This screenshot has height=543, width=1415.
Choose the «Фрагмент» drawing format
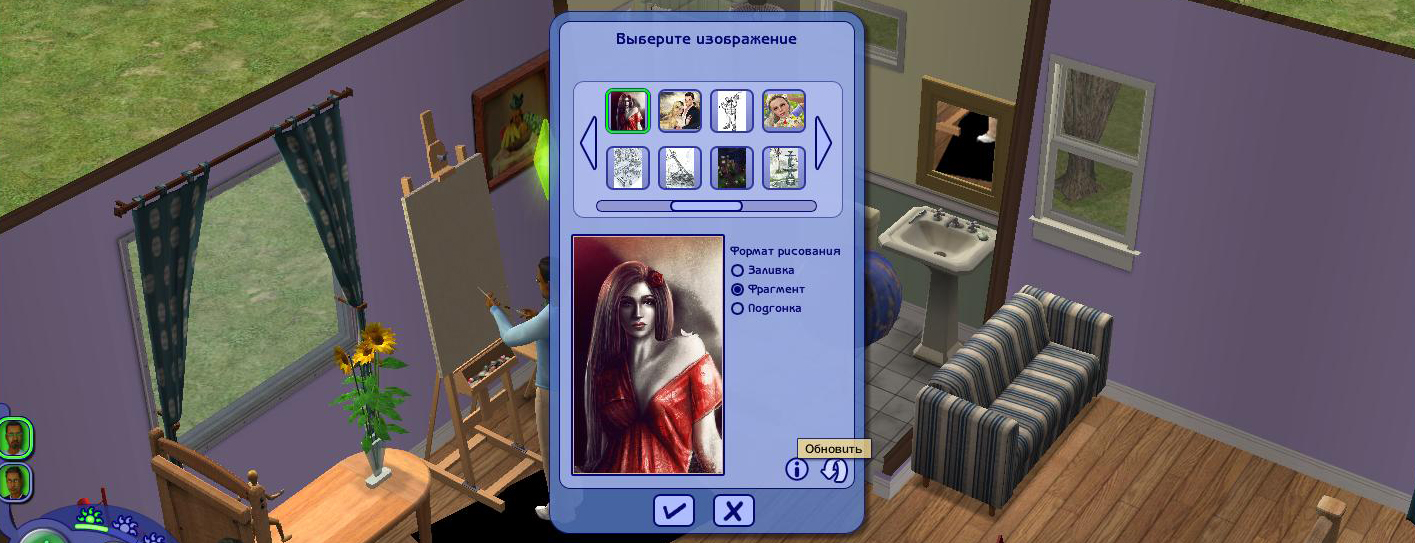click(738, 289)
